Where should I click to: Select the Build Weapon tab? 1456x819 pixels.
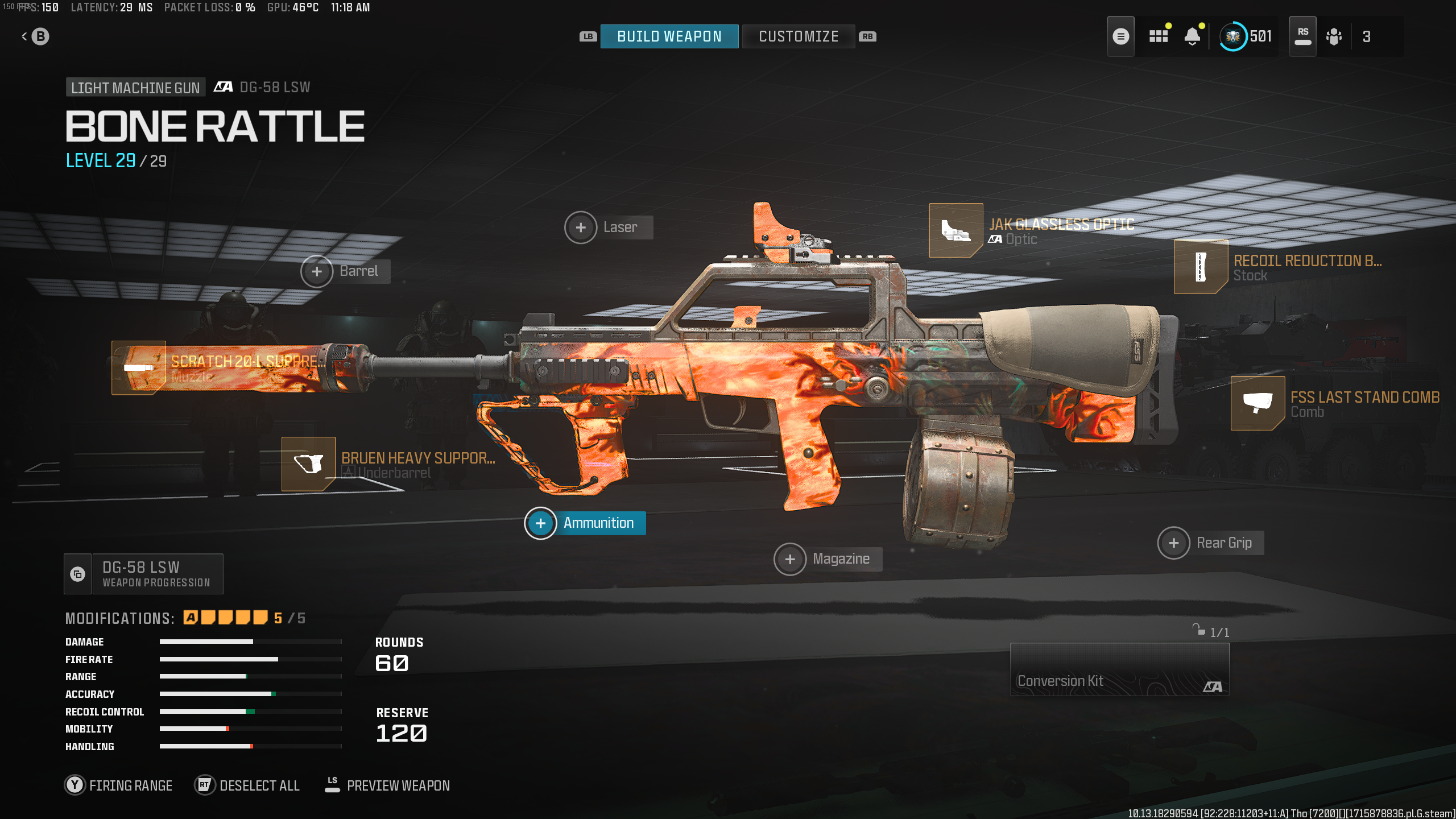(x=669, y=36)
